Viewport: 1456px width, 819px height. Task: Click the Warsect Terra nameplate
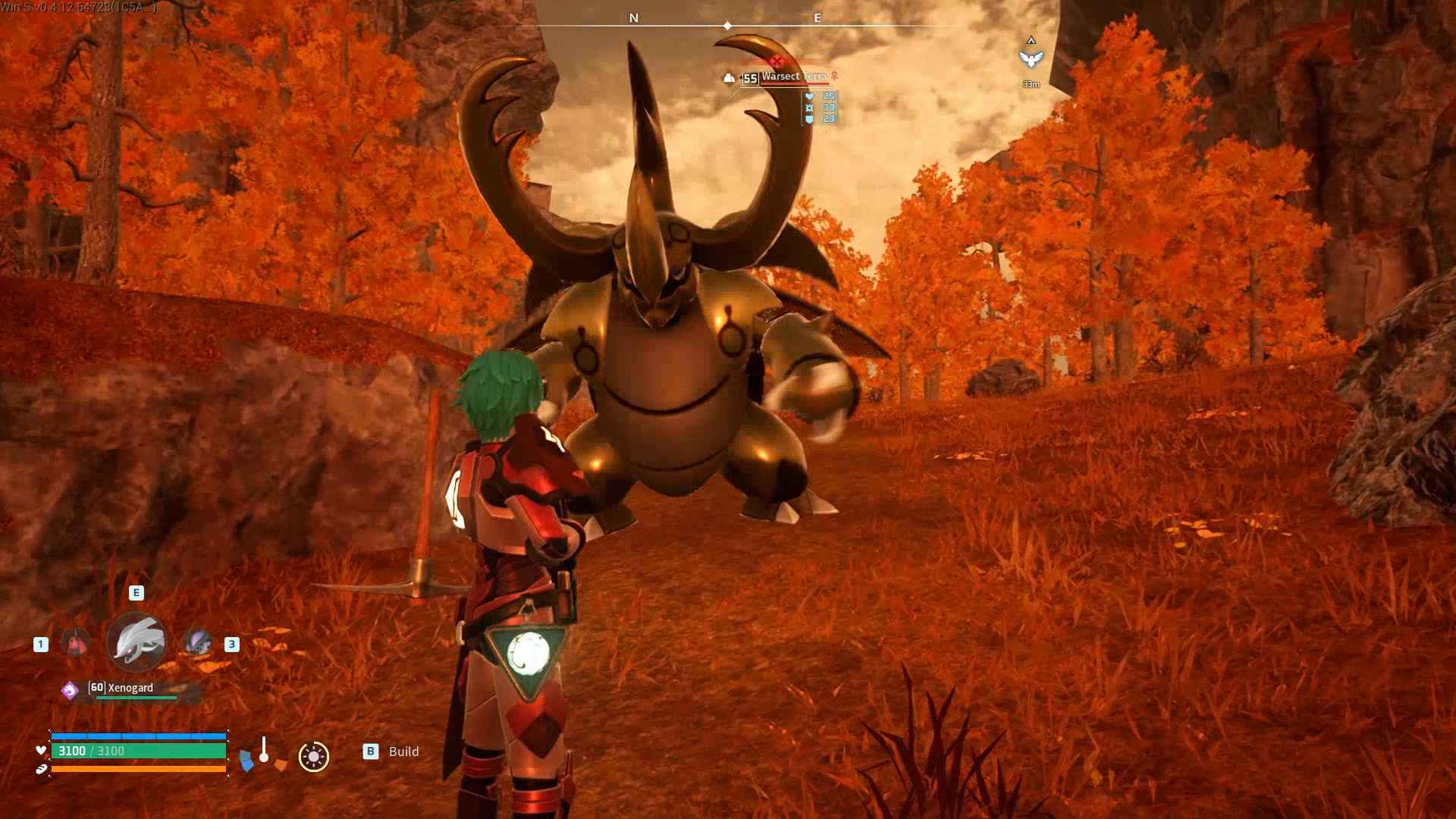point(793,77)
